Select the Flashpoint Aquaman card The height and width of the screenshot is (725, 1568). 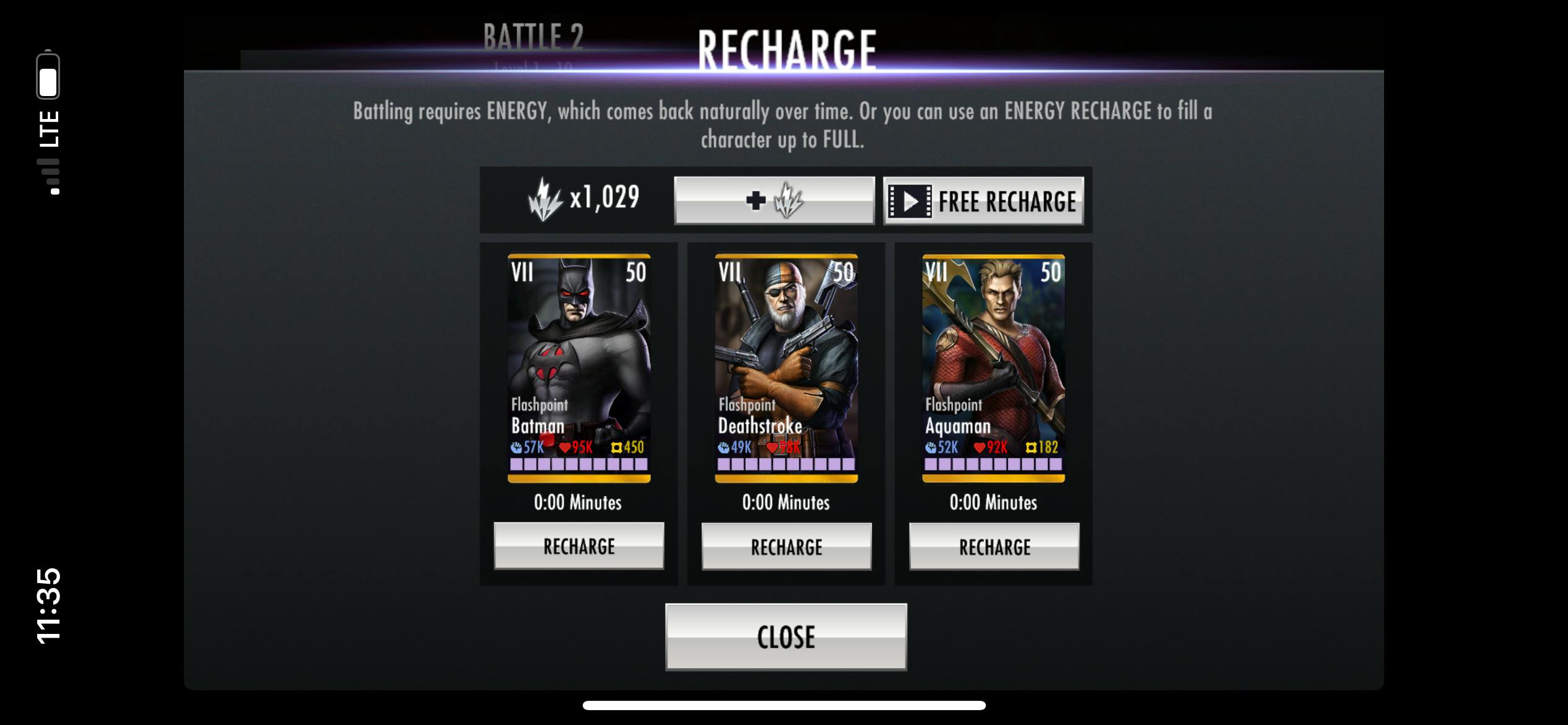993,367
